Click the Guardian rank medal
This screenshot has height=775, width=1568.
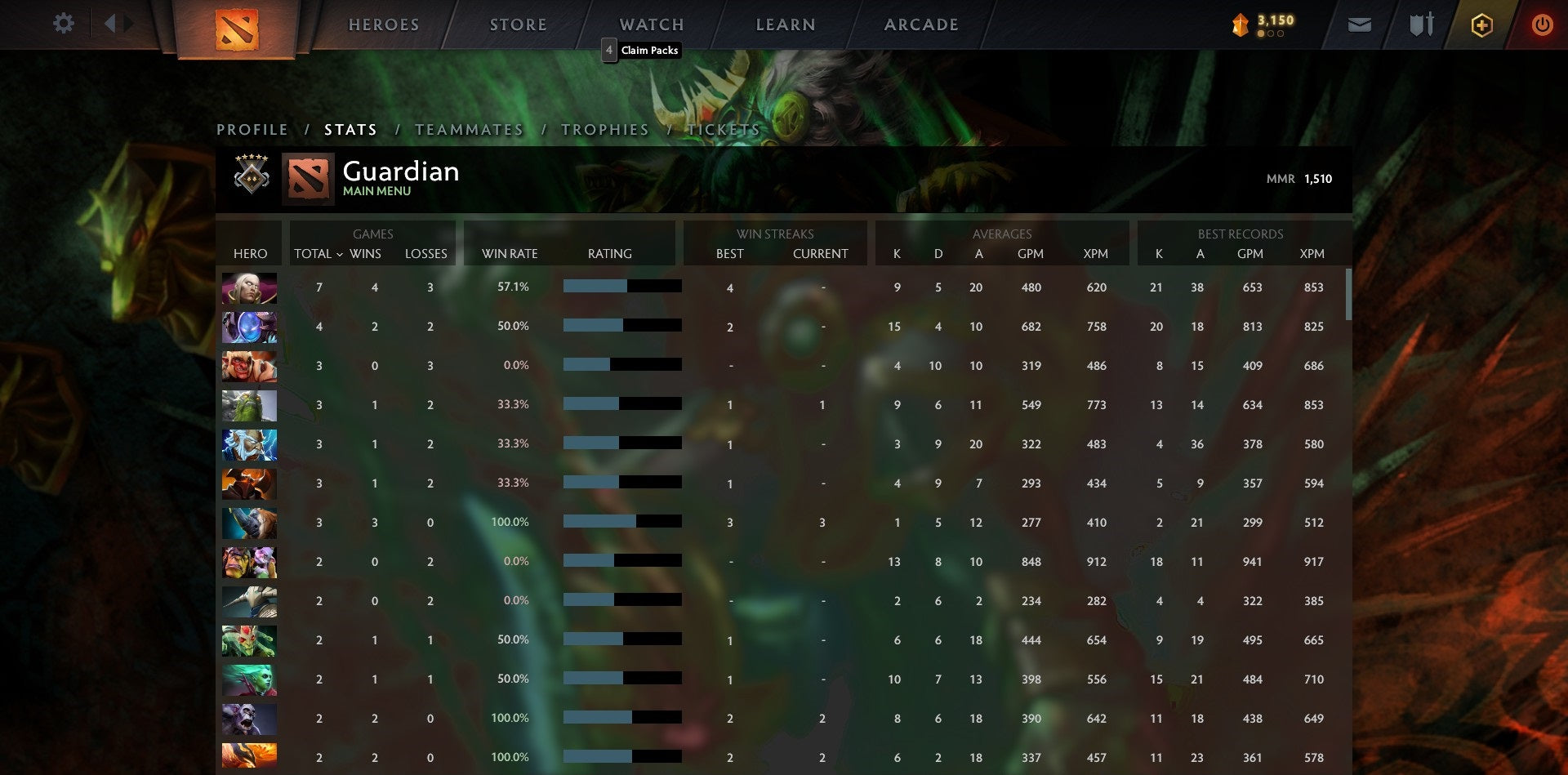[x=250, y=178]
